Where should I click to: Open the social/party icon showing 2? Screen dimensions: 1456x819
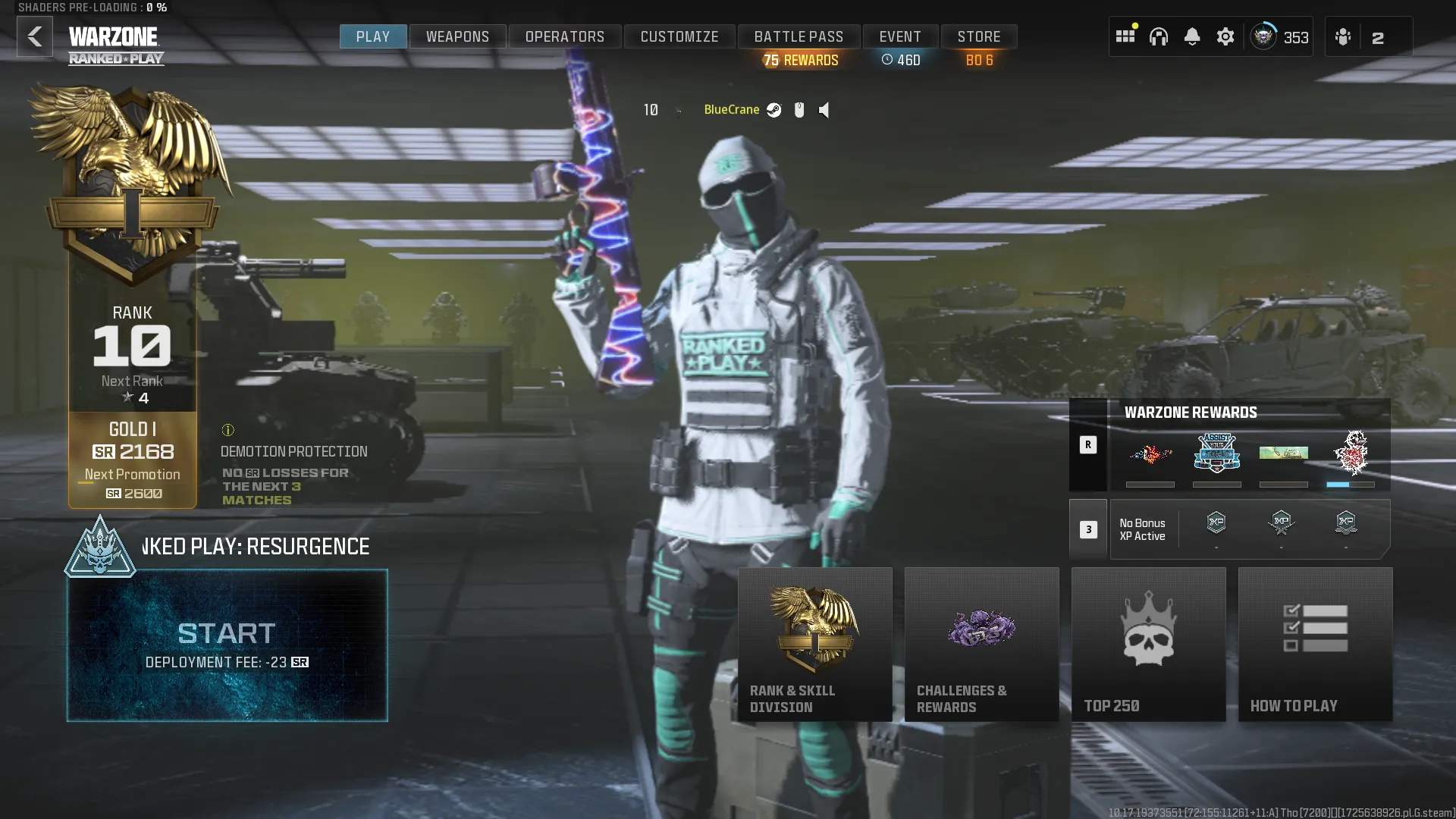click(x=1343, y=36)
